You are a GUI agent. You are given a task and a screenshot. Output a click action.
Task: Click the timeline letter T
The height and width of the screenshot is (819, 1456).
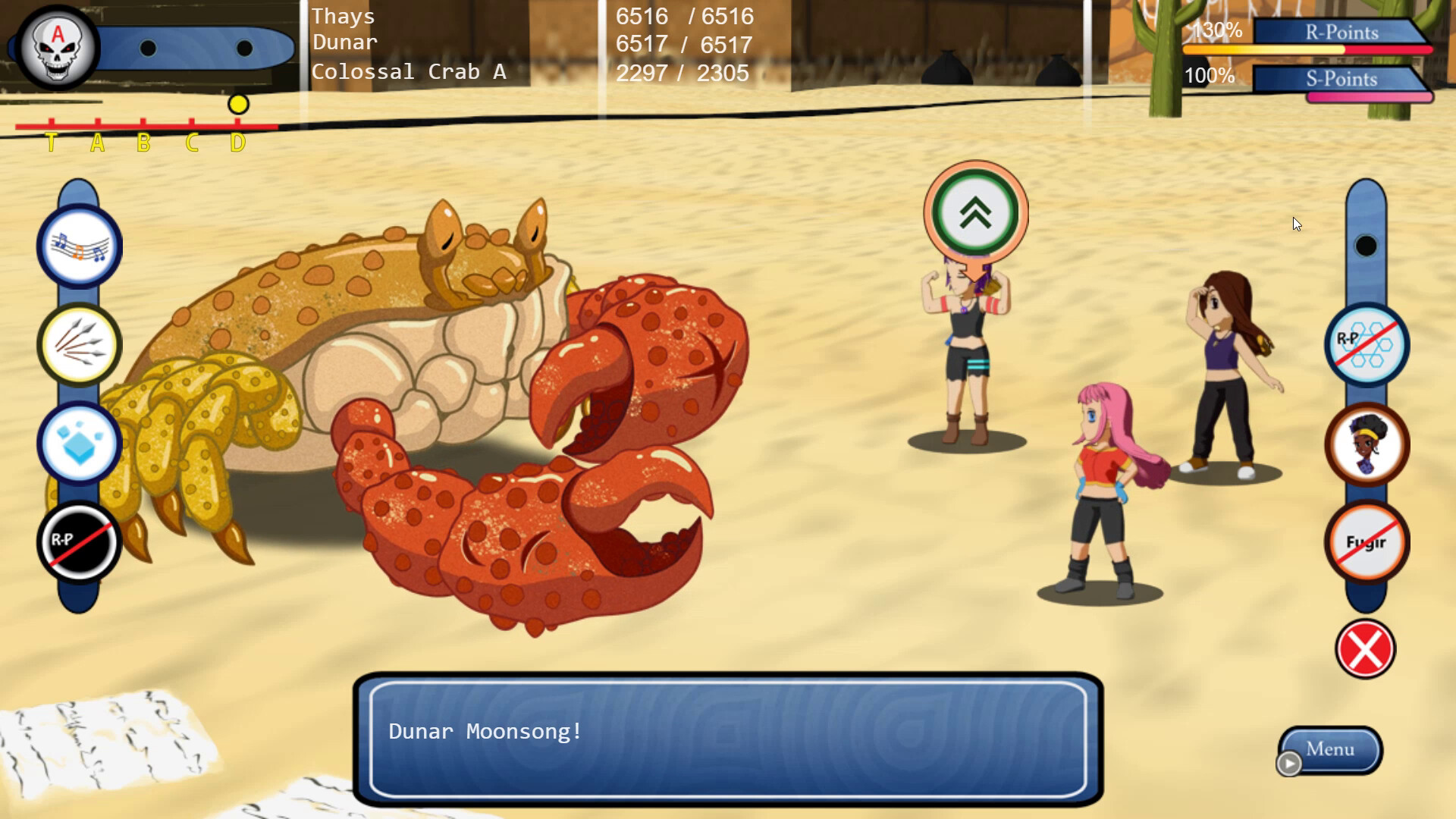coord(51,141)
